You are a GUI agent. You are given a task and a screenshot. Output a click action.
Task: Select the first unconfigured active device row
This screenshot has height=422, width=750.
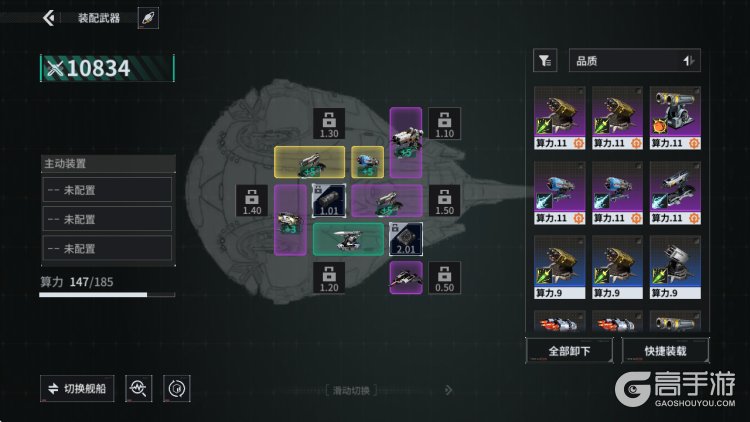pyautogui.click(x=107, y=190)
